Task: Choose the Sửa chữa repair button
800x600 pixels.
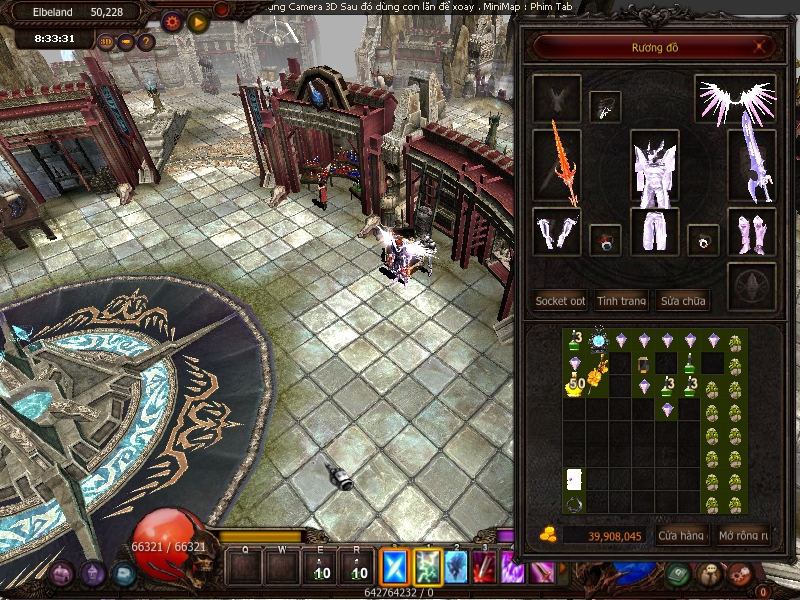Action: click(x=682, y=300)
